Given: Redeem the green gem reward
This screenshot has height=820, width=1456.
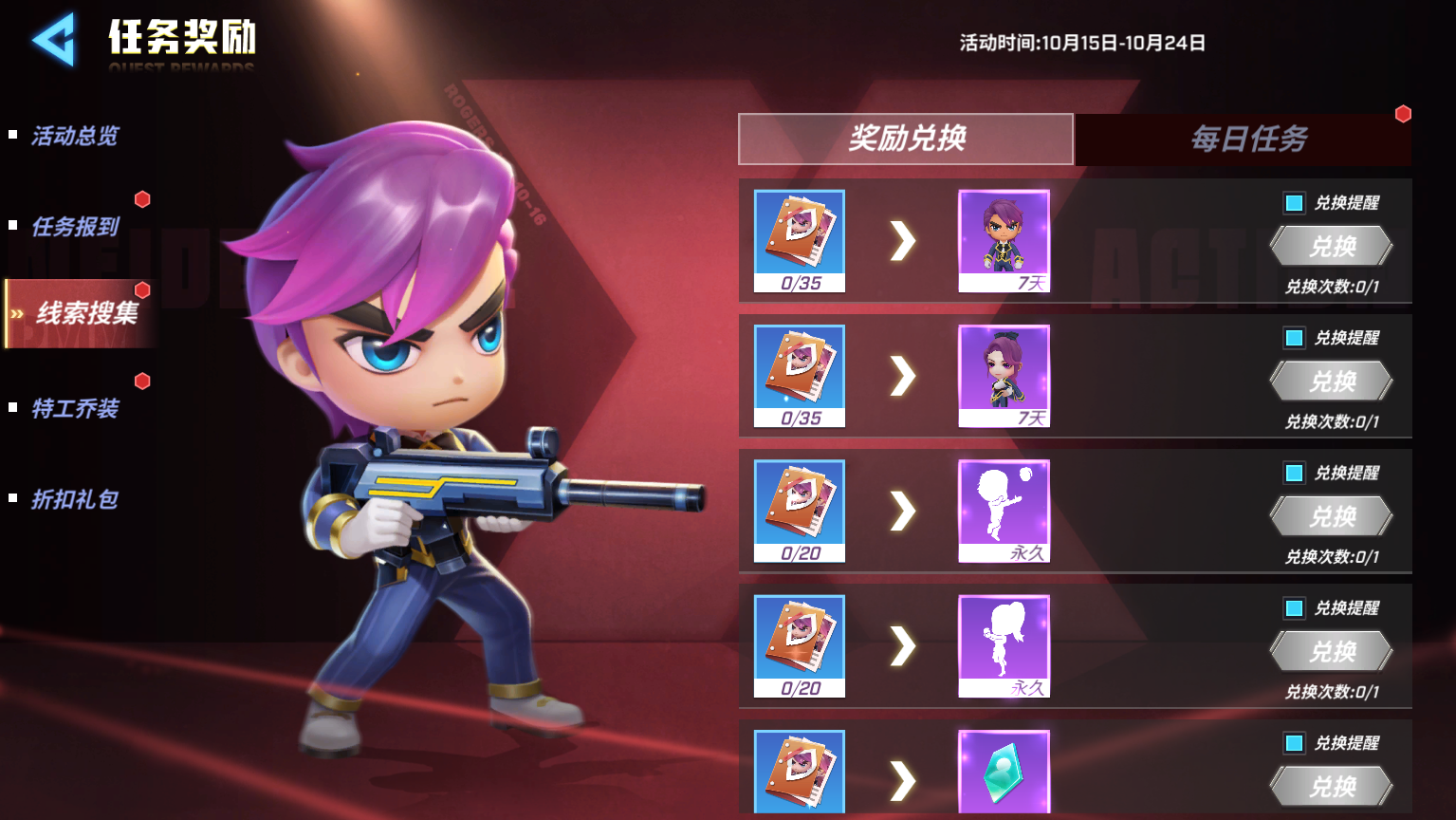Looking at the screenshot, I should click(x=1332, y=787).
